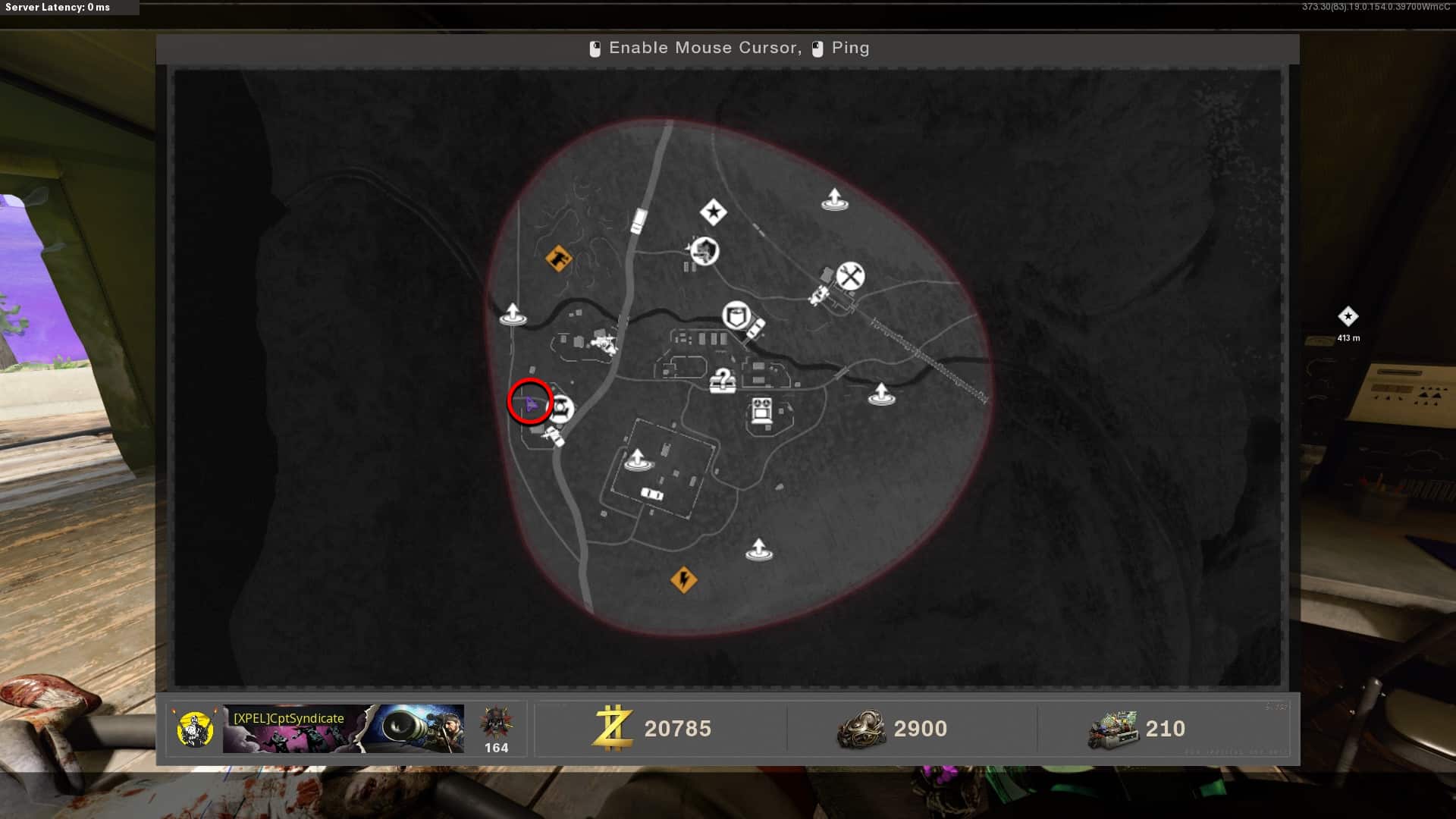Select the wolf head circle marker
Image resolution: width=1456 pixels, height=819 pixels.
point(704,251)
